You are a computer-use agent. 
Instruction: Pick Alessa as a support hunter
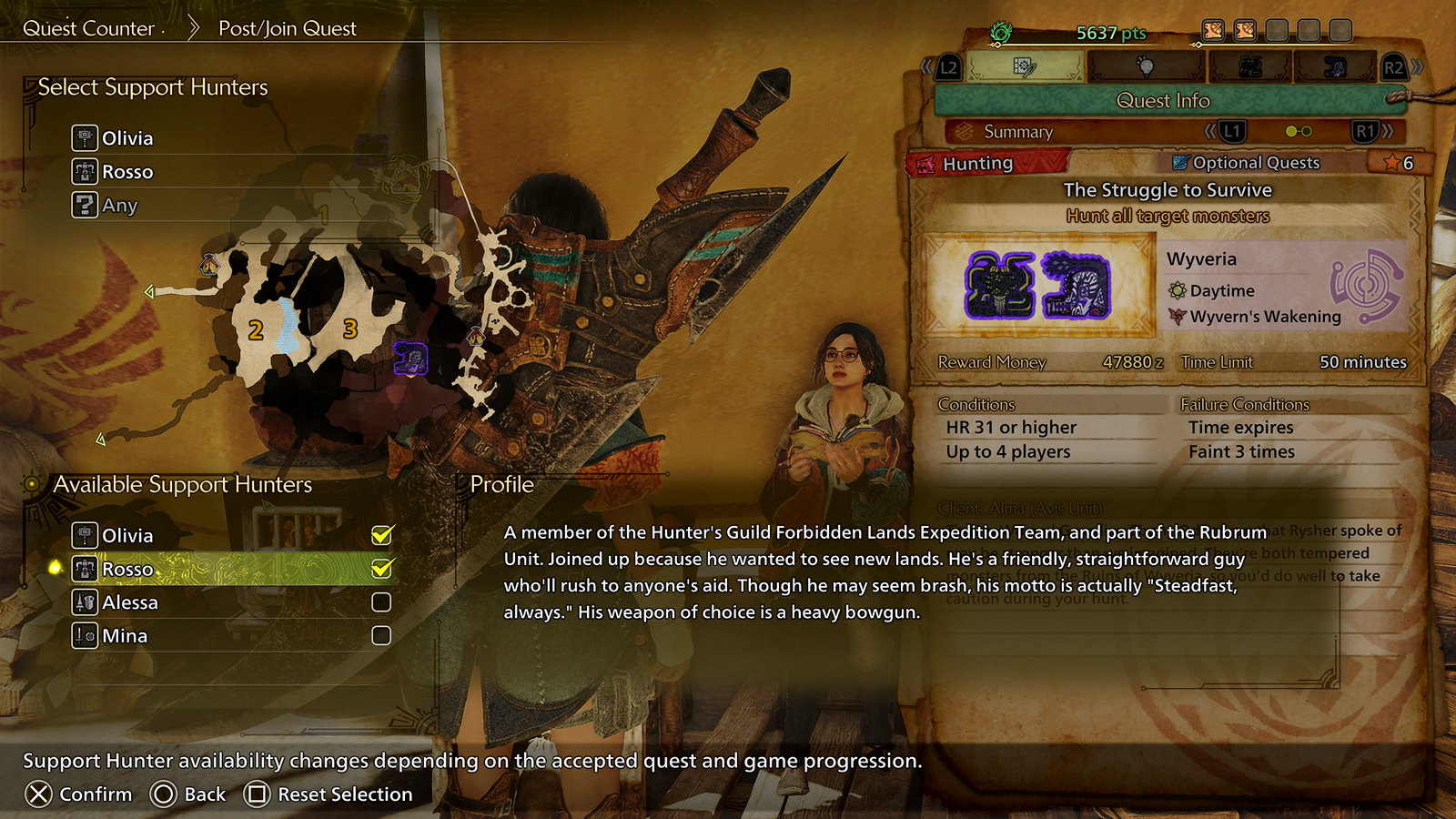[x=129, y=602]
